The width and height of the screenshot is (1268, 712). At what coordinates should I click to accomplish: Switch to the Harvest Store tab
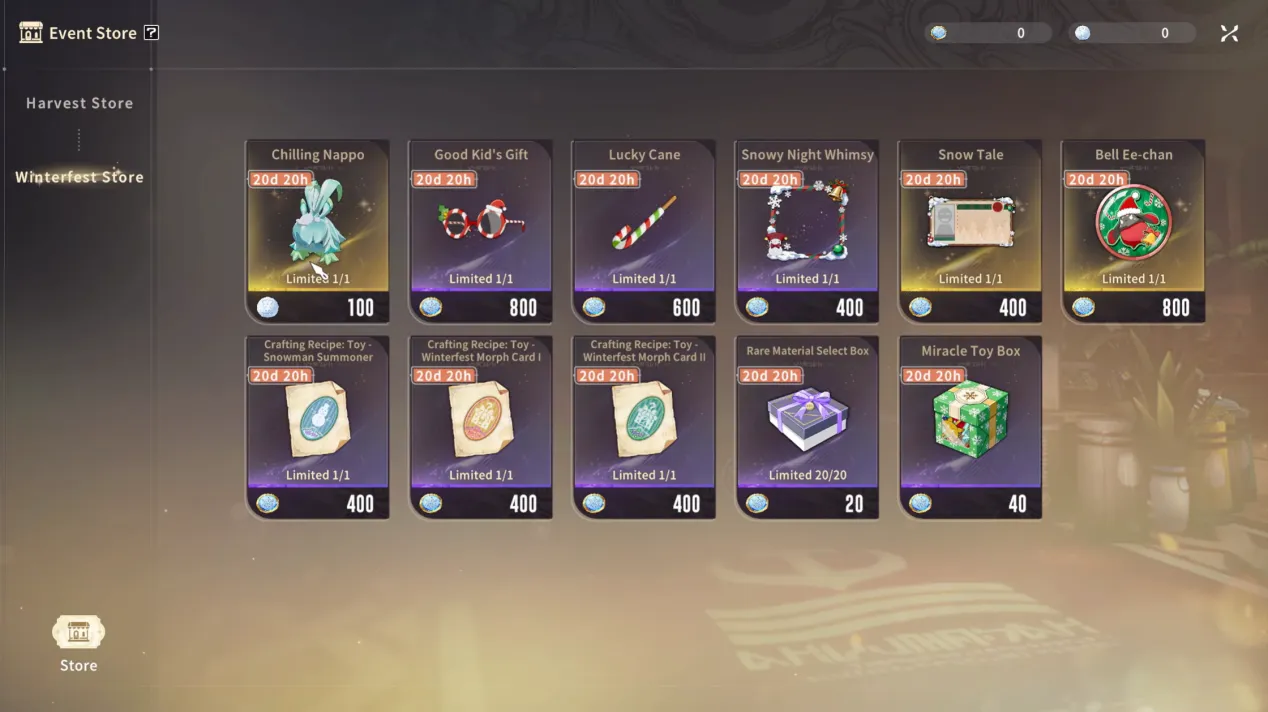(x=79, y=103)
